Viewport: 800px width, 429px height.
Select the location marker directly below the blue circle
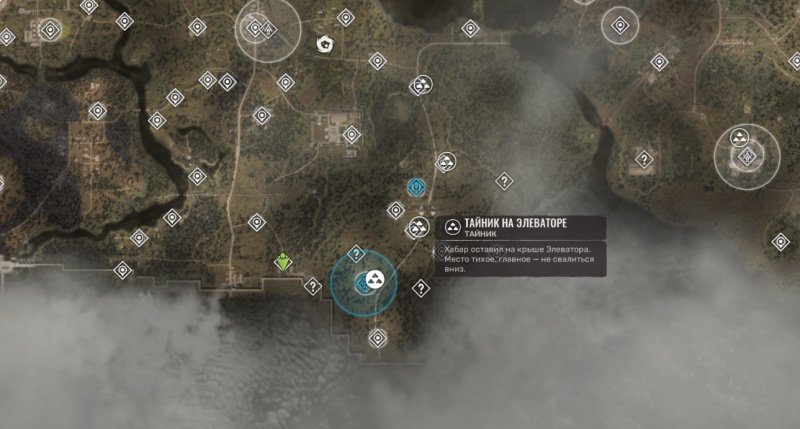point(378,338)
